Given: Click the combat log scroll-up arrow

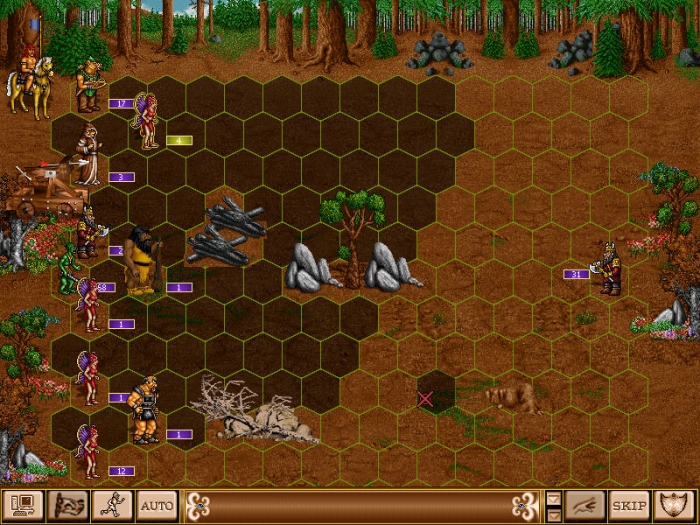Looking at the screenshot, I should tap(554, 498).
